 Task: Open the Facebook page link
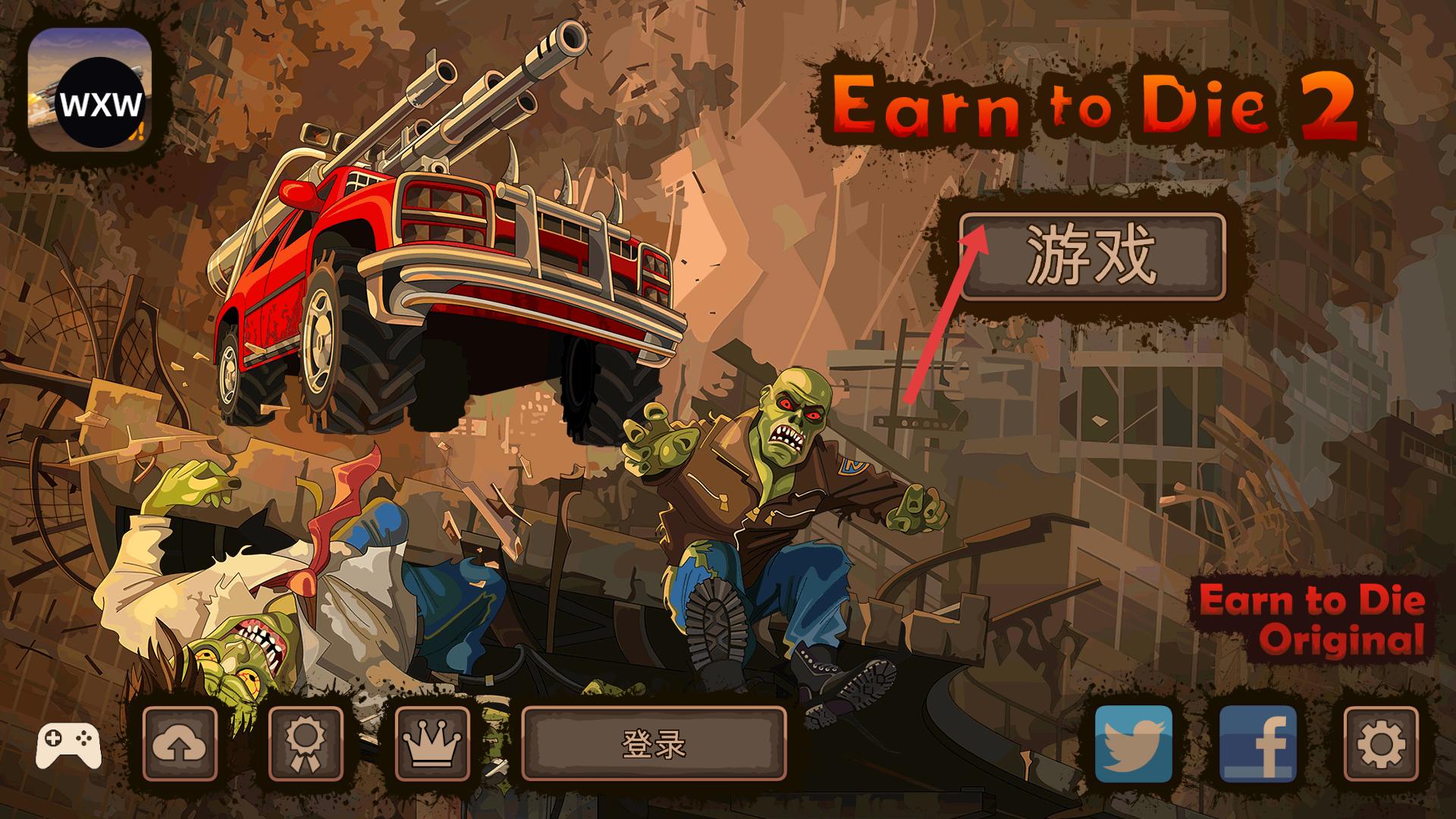(1257, 744)
